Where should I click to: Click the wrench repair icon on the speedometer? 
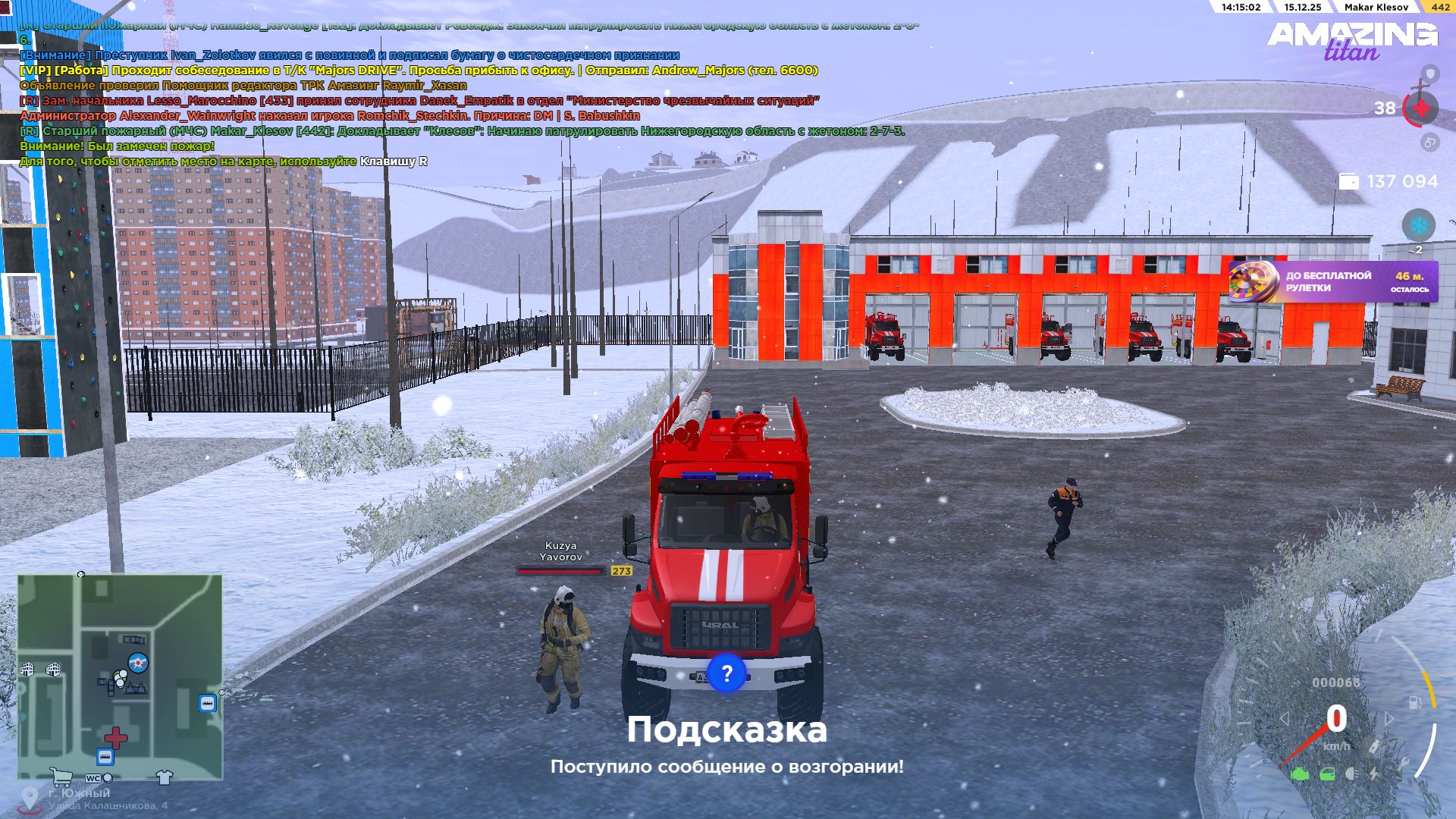(1404, 762)
